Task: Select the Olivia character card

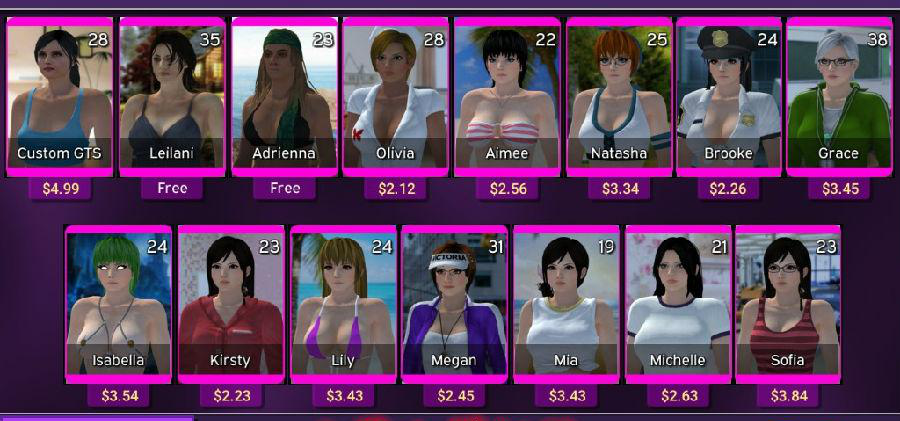Action: click(395, 98)
